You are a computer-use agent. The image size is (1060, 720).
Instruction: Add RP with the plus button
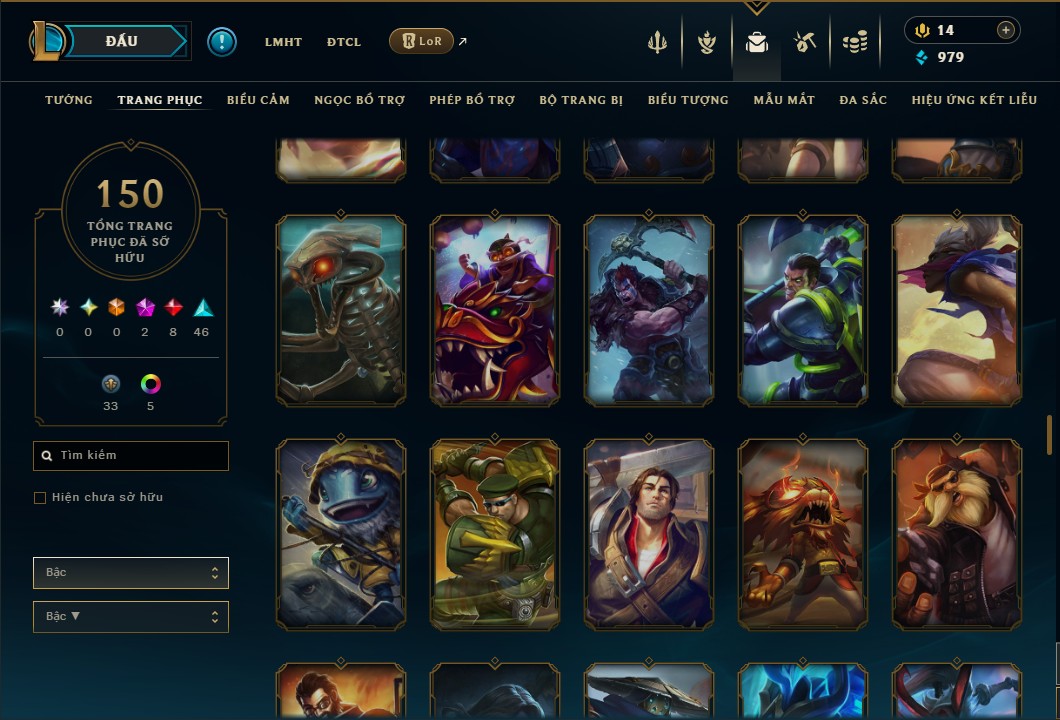point(1006,30)
